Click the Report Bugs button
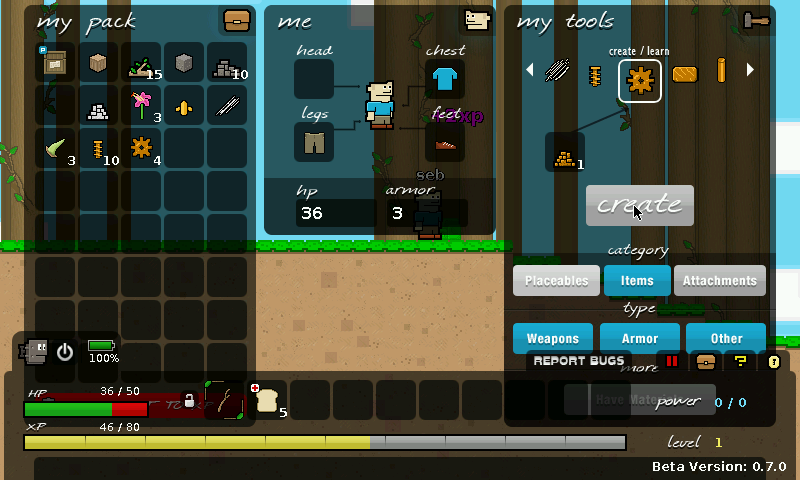This screenshot has height=480, width=800. pyautogui.click(x=579, y=361)
